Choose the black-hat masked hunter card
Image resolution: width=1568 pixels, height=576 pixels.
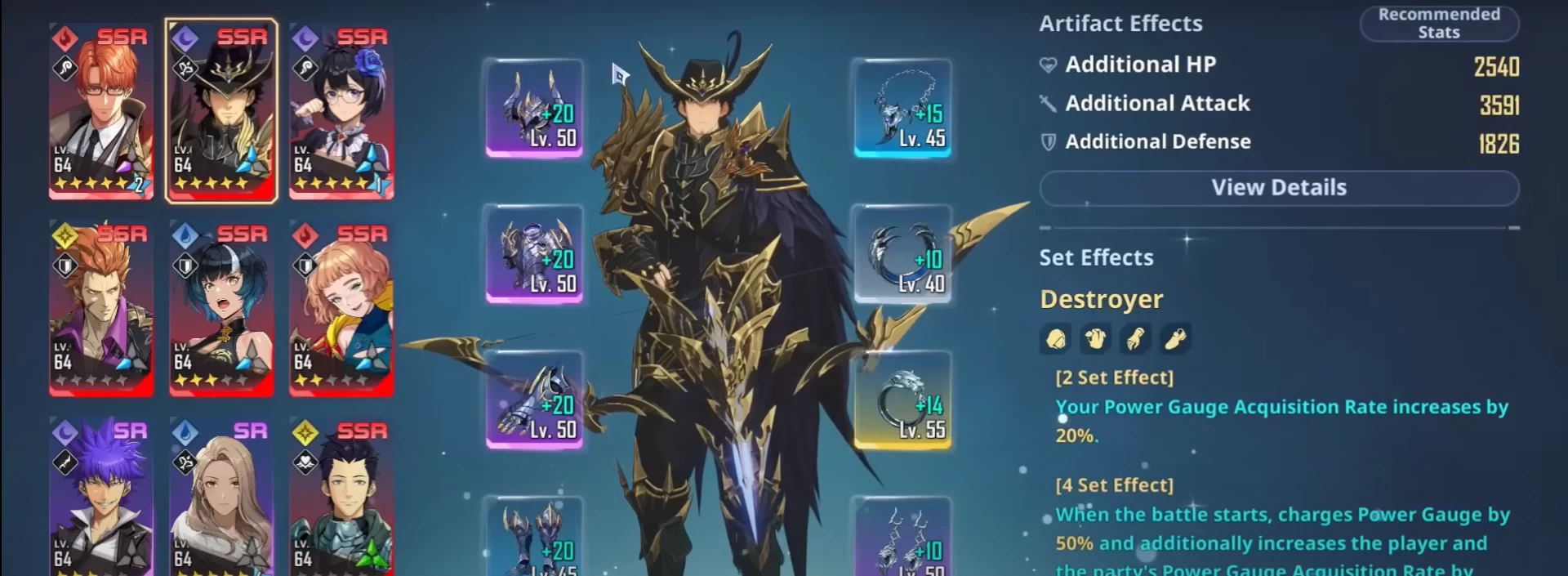pyautogui.click(x=221, y=111)
